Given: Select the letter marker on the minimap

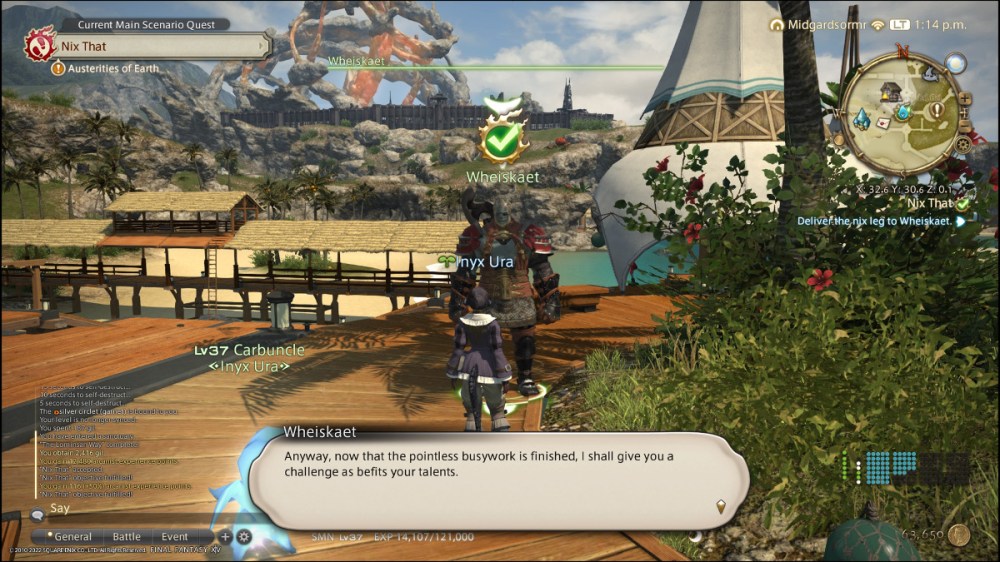Looking at the screenshot, I should point(884,123).
